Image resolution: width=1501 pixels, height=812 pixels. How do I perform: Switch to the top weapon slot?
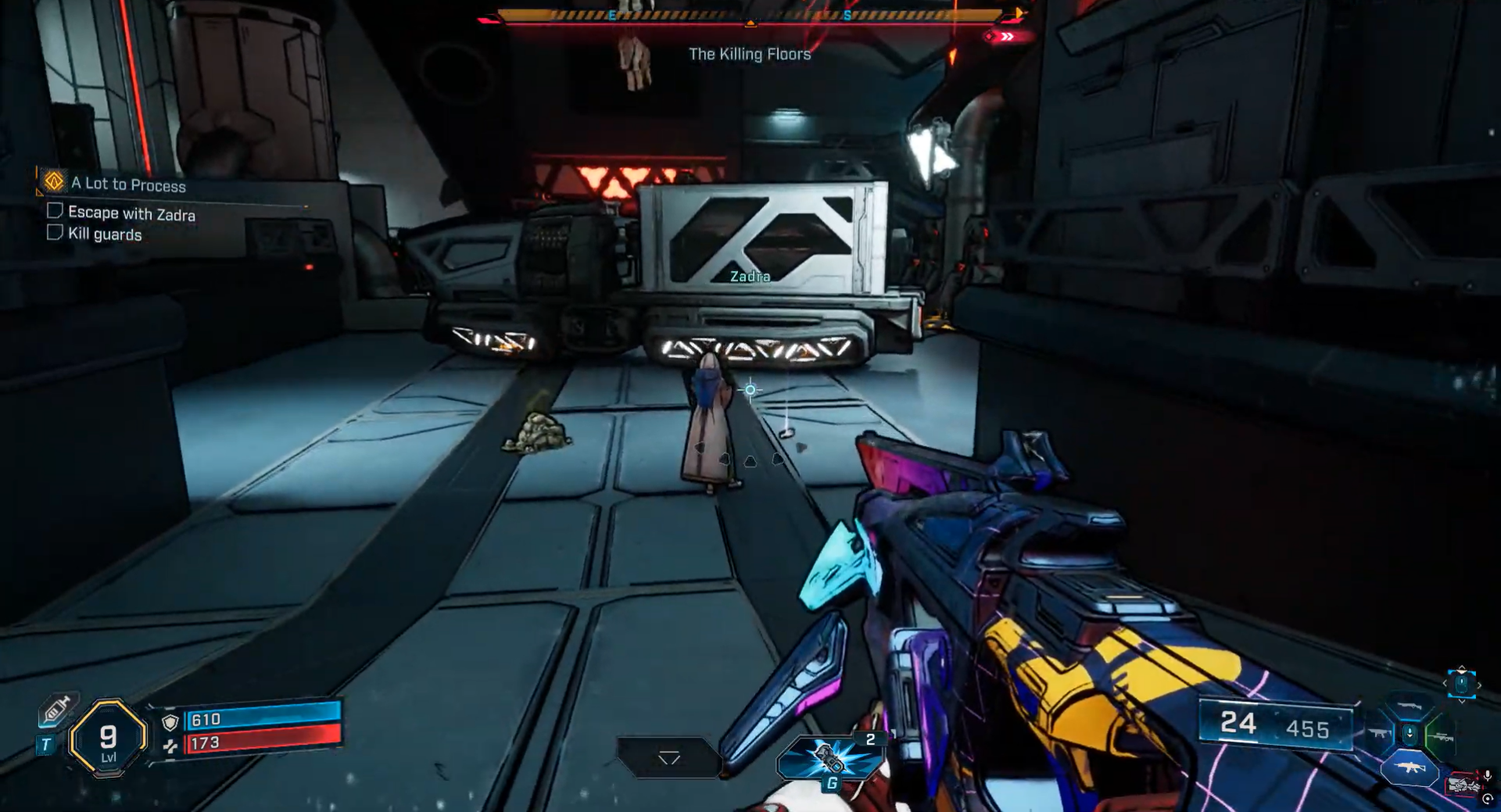click(1410, 706)
